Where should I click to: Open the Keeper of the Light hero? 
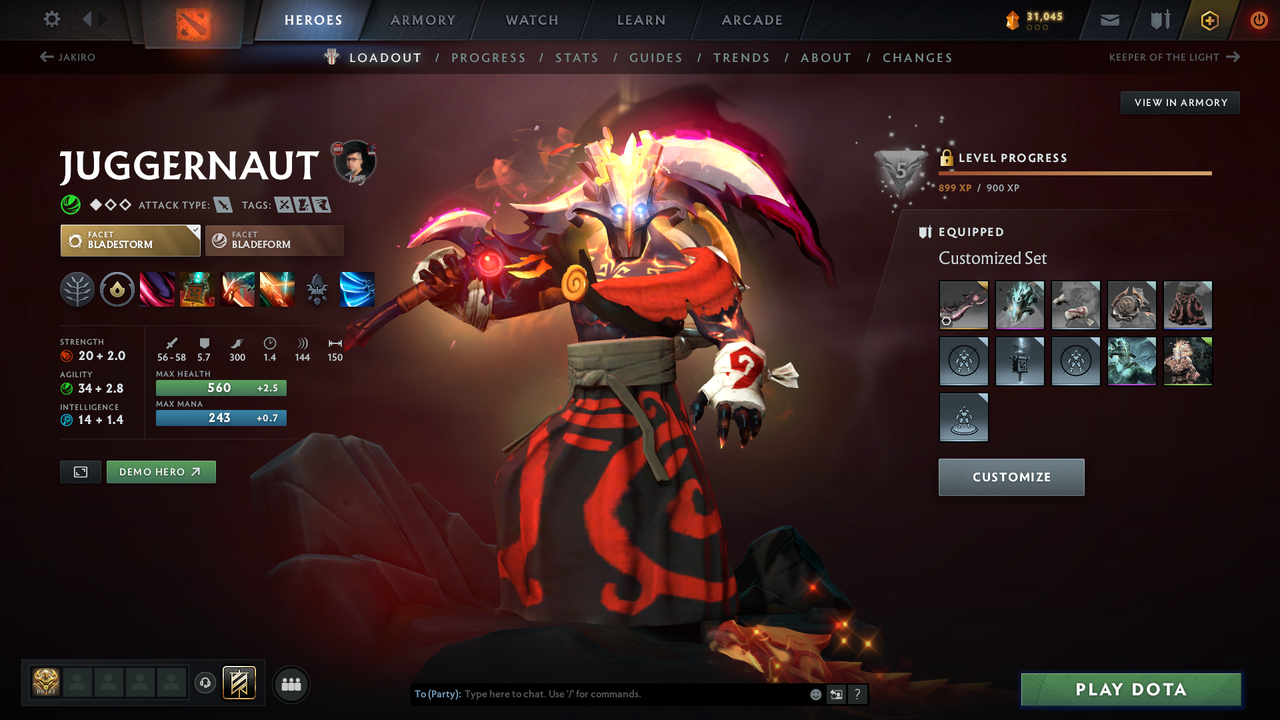[1166, 57]
